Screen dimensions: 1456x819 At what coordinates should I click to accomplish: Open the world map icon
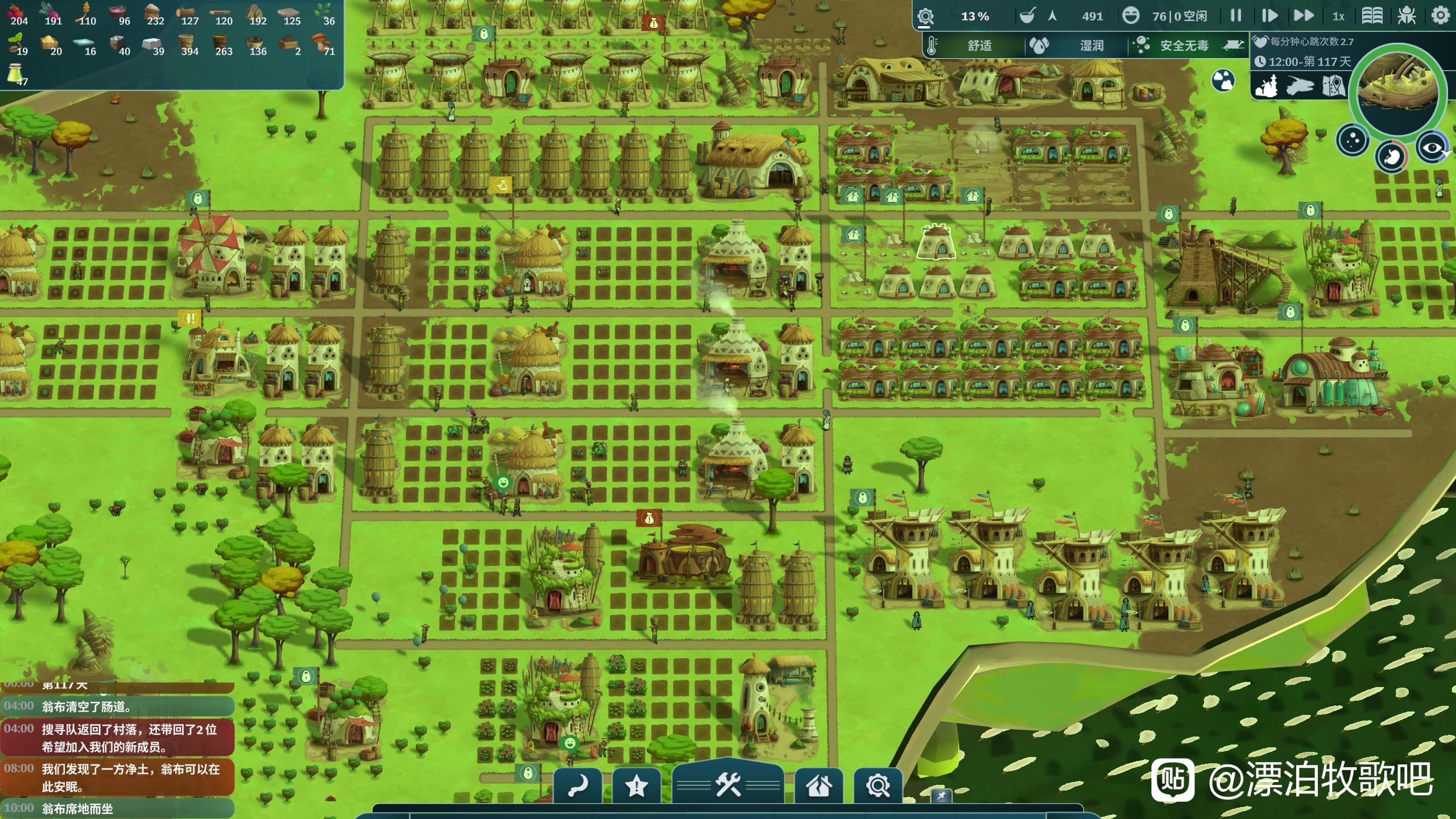(x=1333, y=86)
